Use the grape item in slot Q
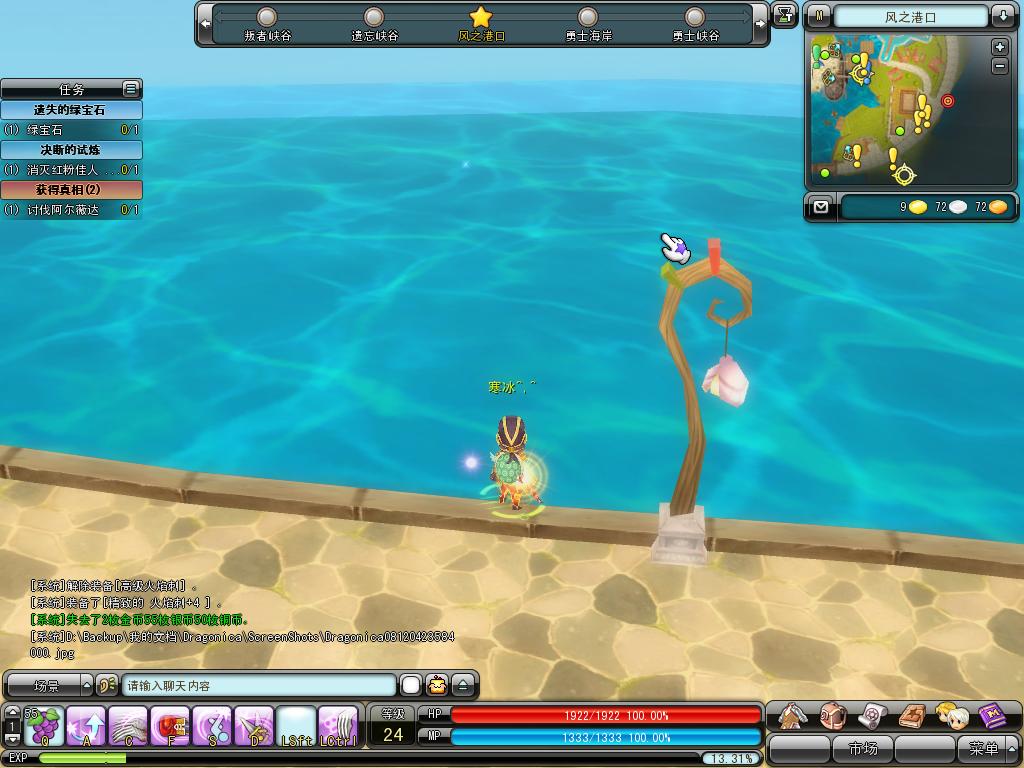Viewport: 1024px width, 768px height. pyautogui.click(x=44, y=726)
